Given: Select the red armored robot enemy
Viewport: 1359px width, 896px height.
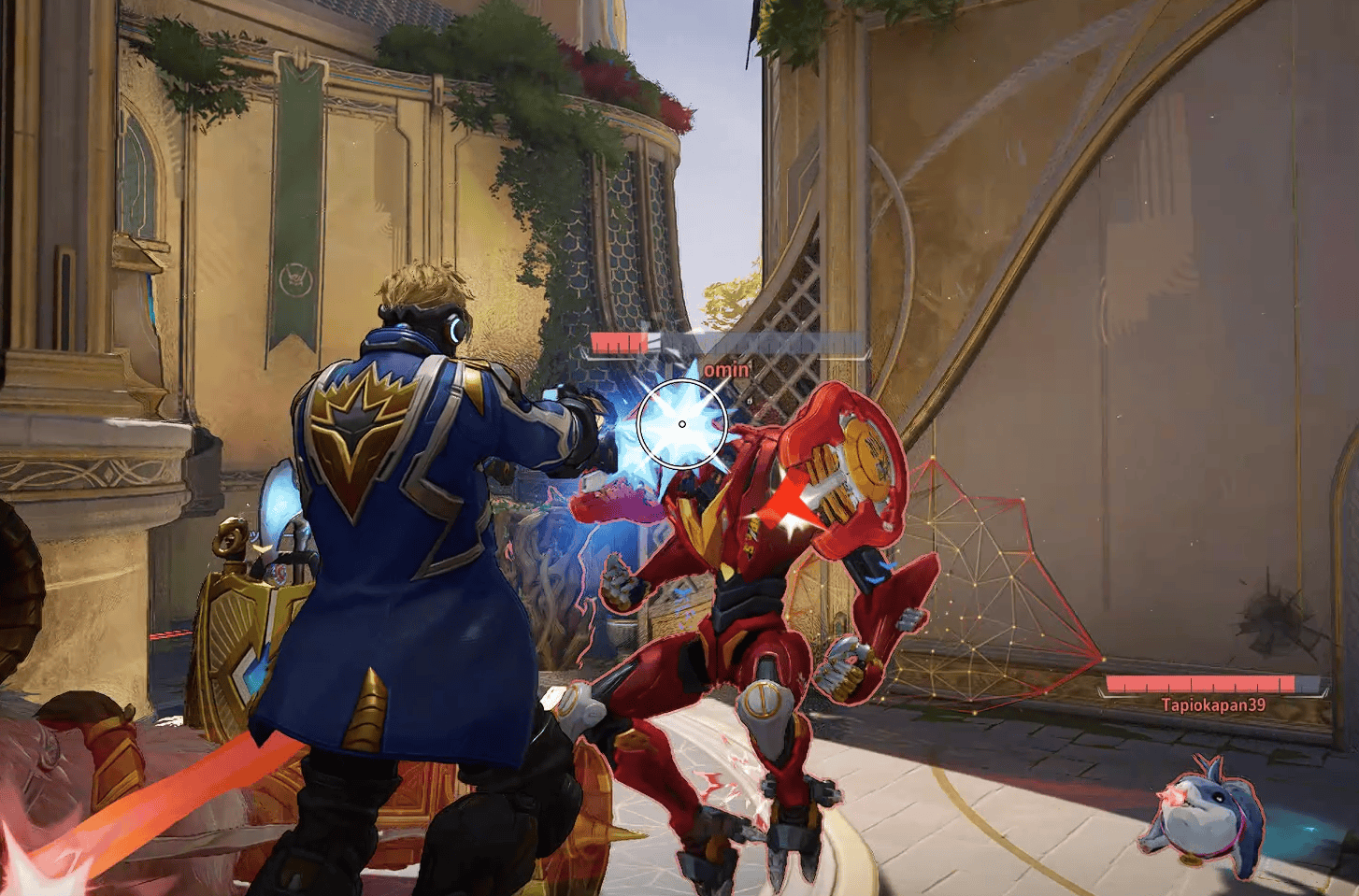Looking at the screenshot, I should coord(748,607).
